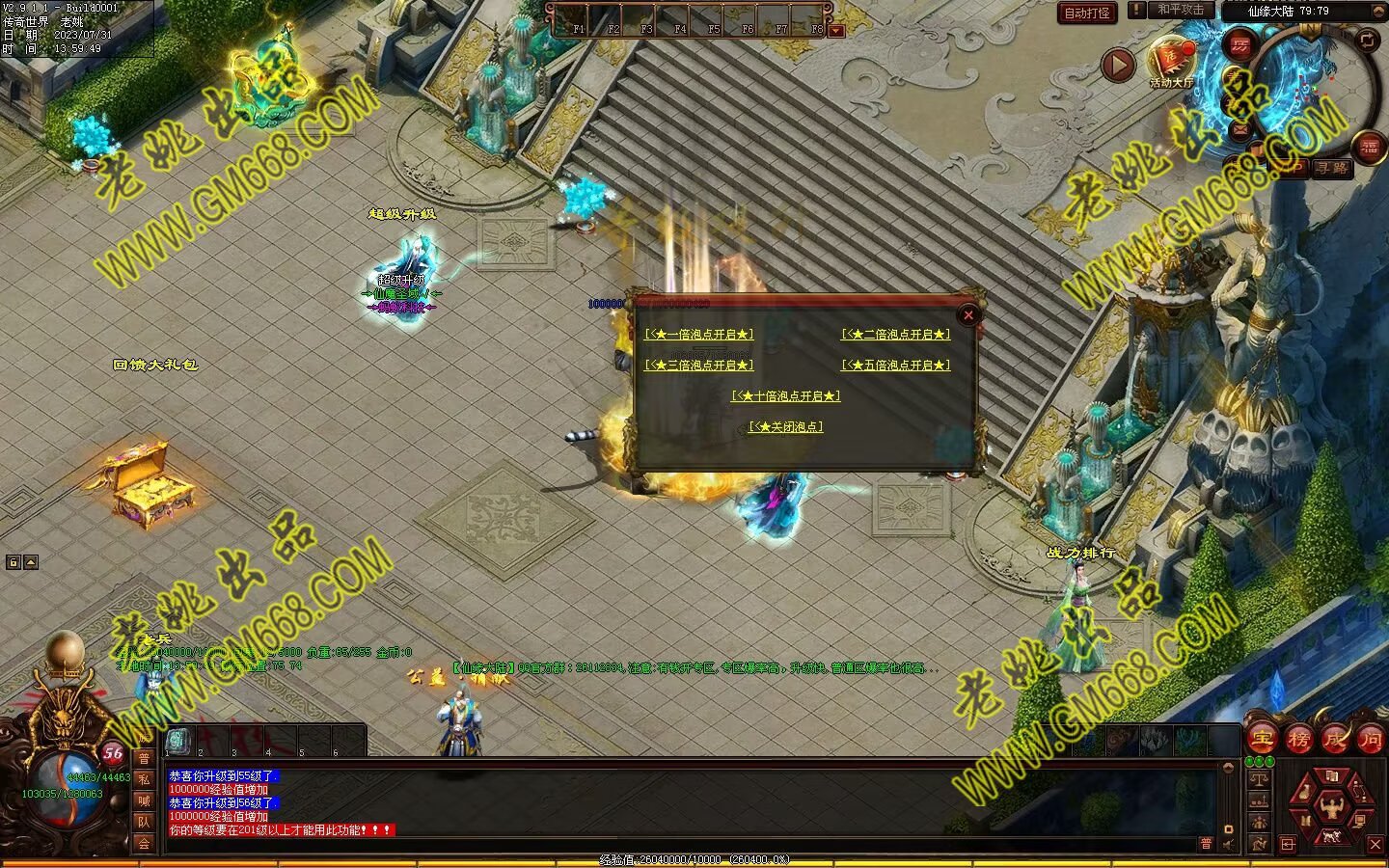Switch the 和平攻击 attack mode

click(x=1181, y=10)
